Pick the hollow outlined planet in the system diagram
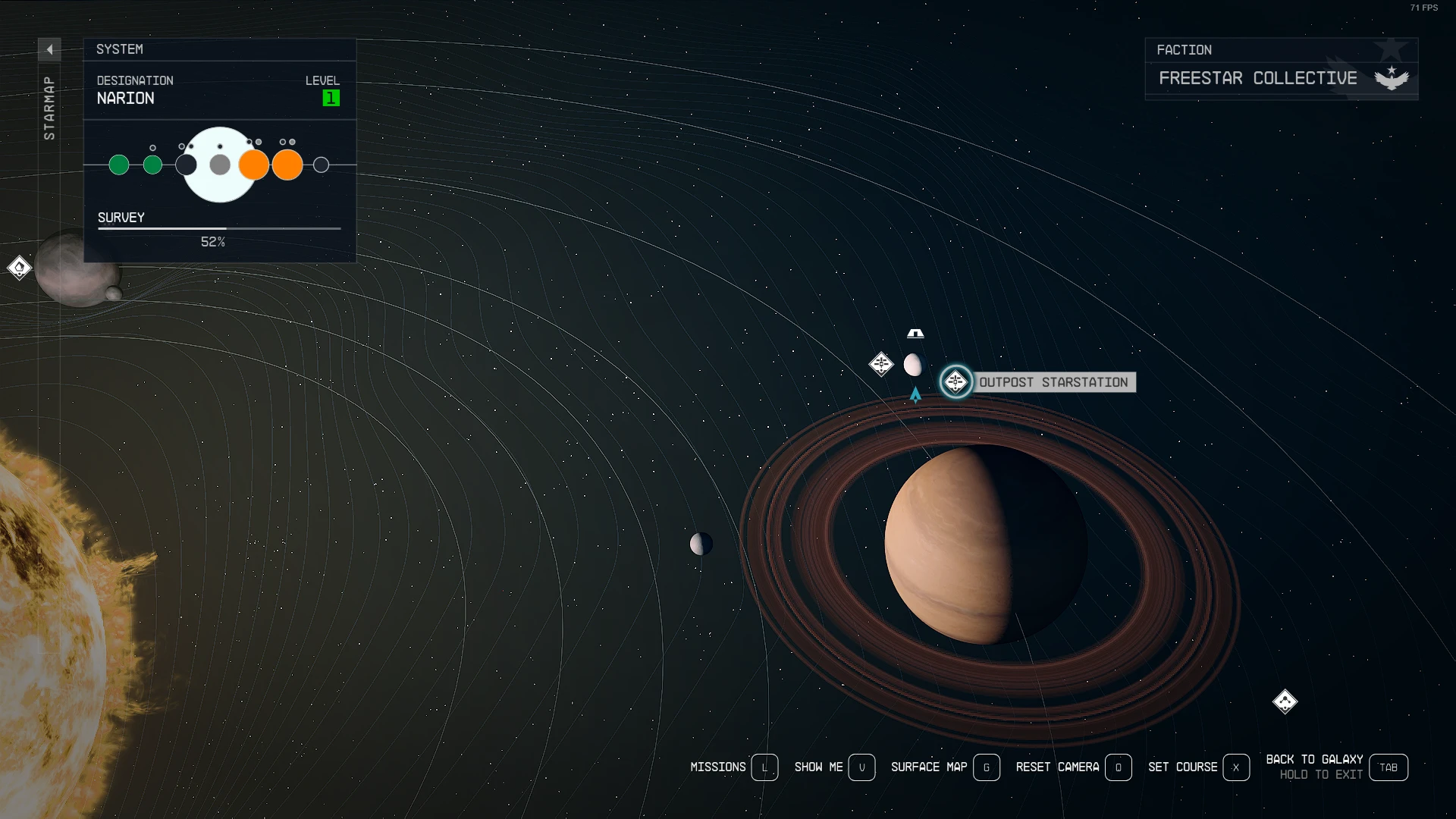Screen dimensions: 1456x819 point(321,165)
